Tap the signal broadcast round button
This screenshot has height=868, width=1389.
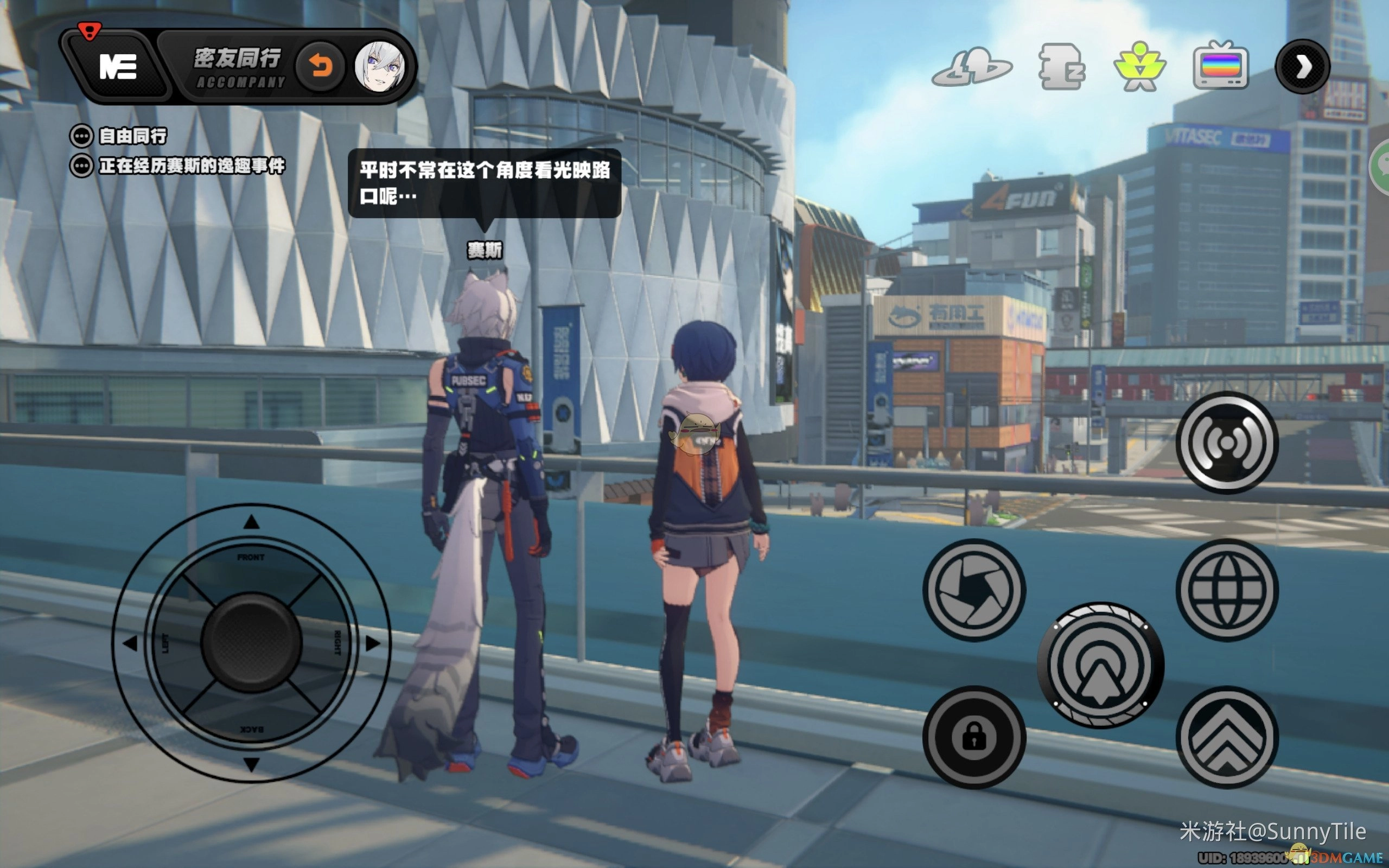pos(1227,443)
